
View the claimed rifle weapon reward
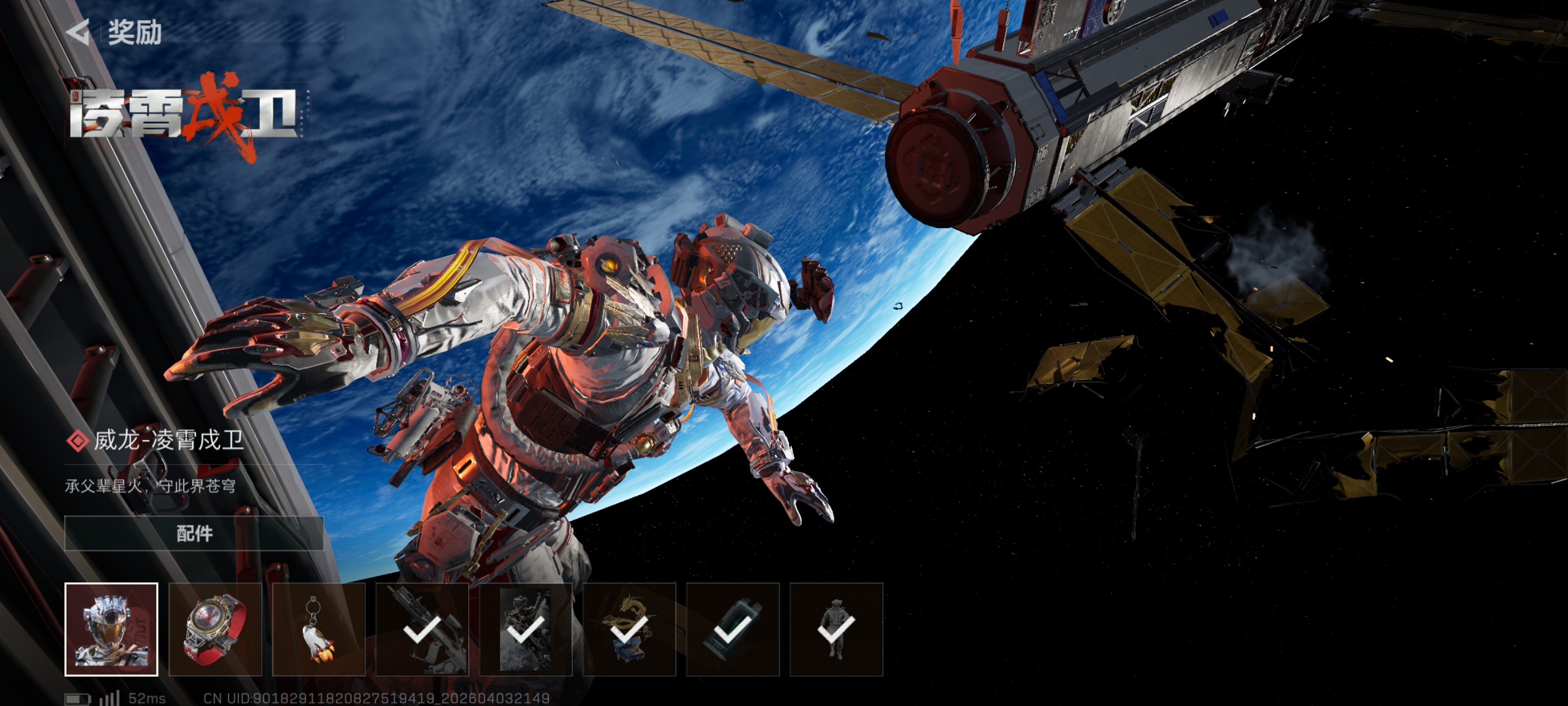(422, 629)
